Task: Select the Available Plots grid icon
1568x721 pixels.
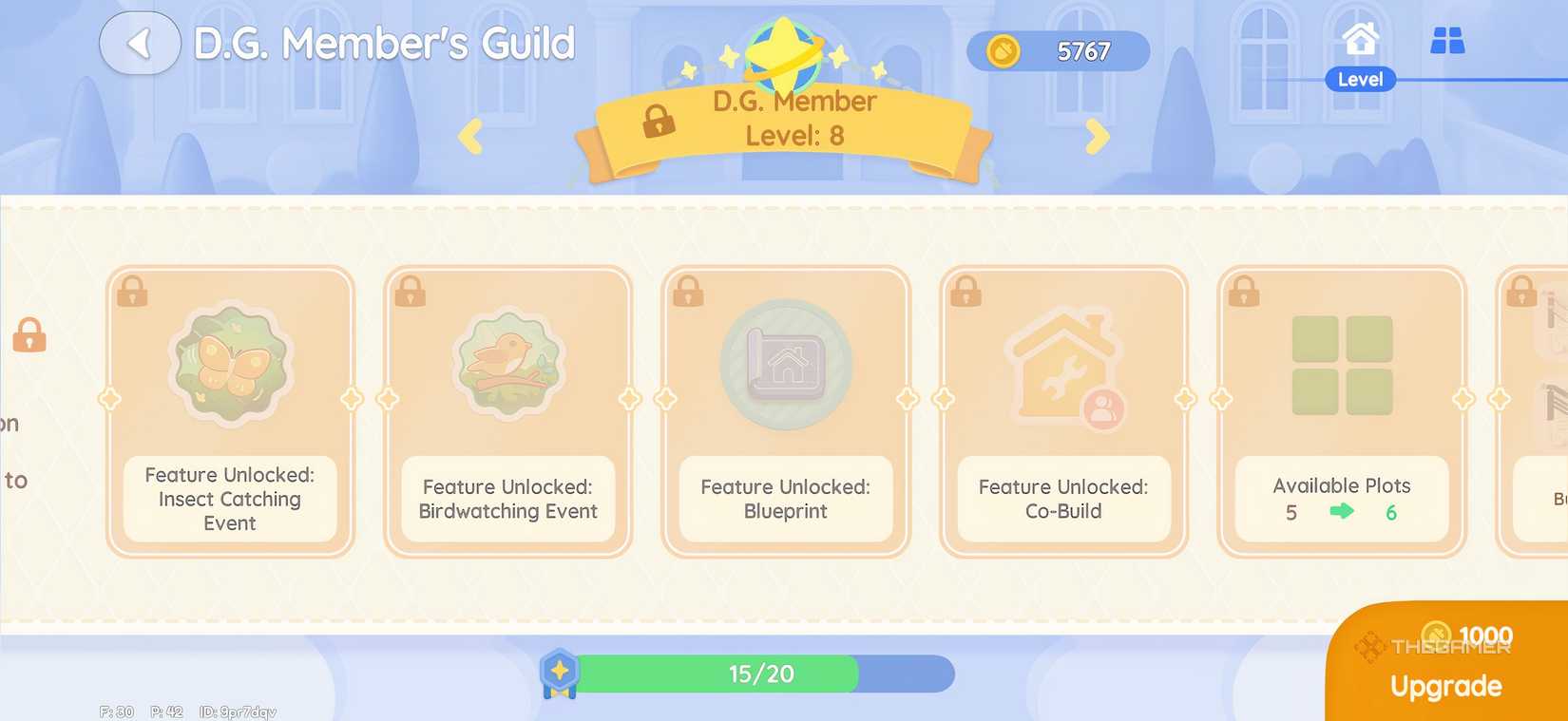Action: point(1341,366)
